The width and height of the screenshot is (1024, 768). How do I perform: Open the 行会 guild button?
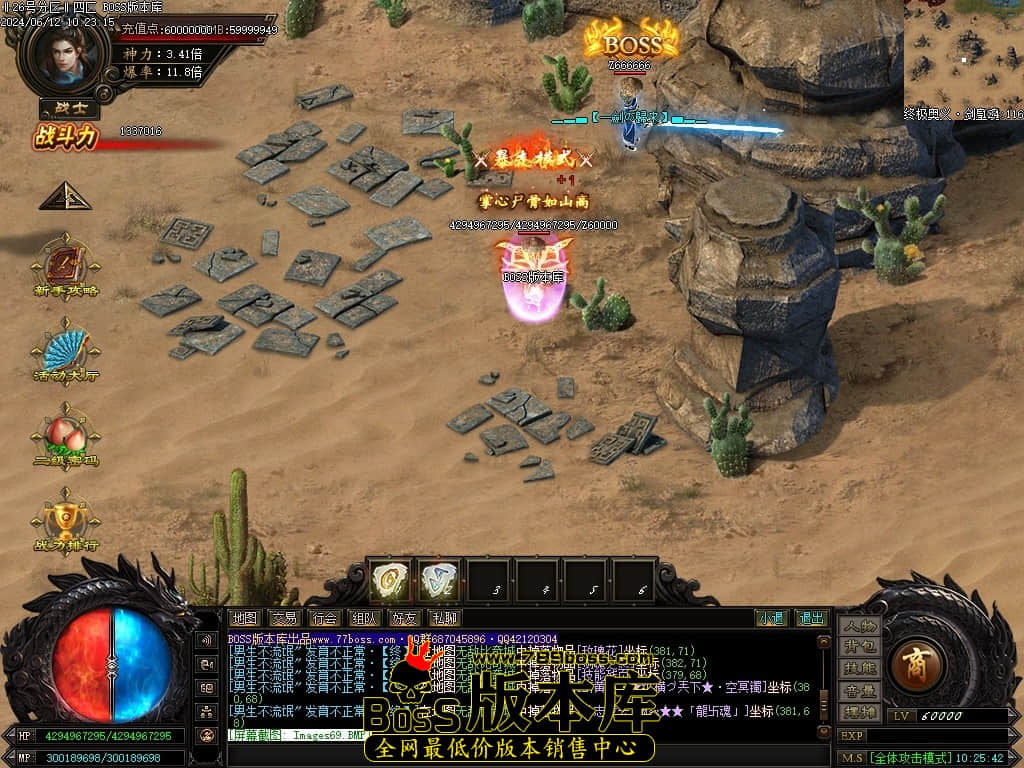tap(324, 619)
